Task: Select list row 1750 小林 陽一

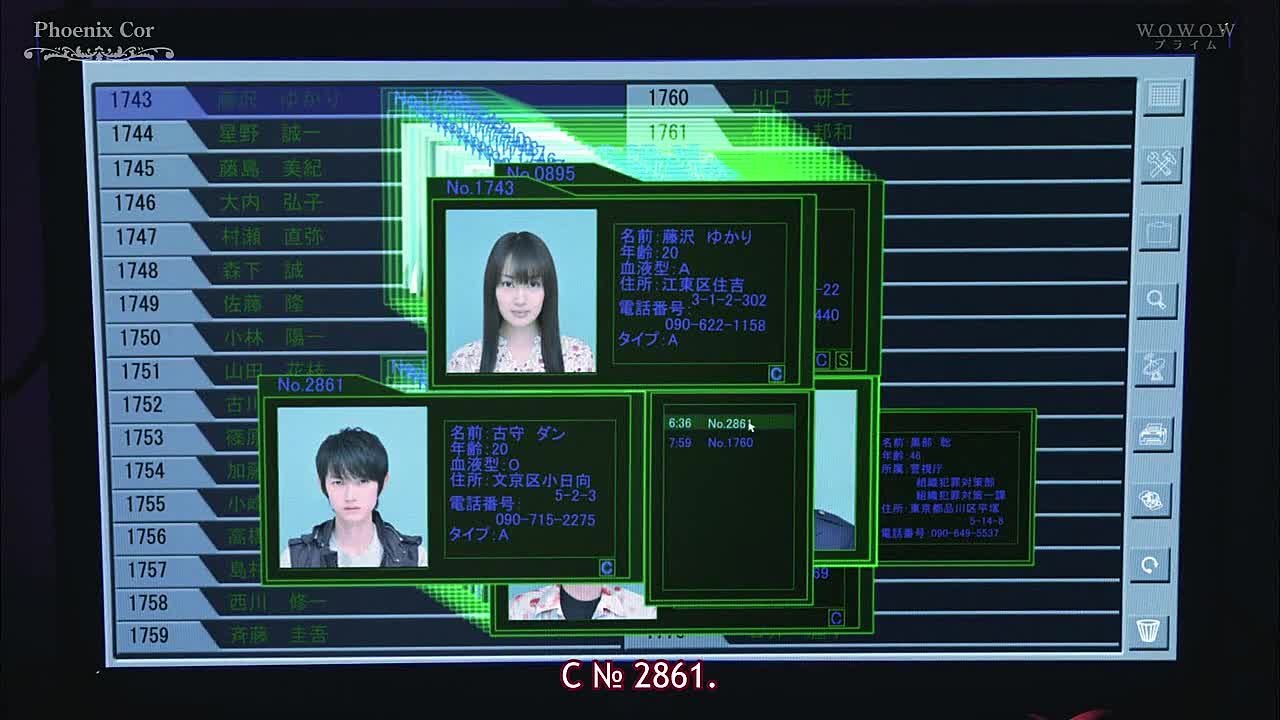Action: coord(240,338)
